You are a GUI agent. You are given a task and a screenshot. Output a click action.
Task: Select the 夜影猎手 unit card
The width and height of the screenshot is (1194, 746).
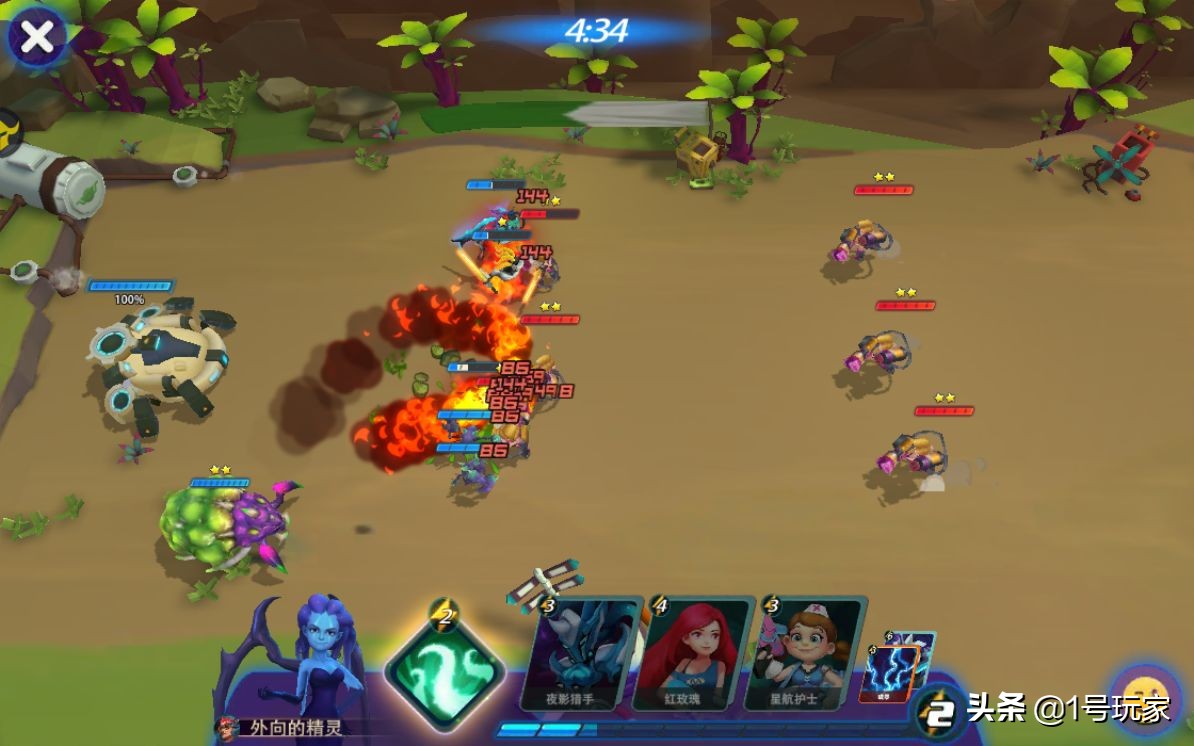tap(585, 655)
